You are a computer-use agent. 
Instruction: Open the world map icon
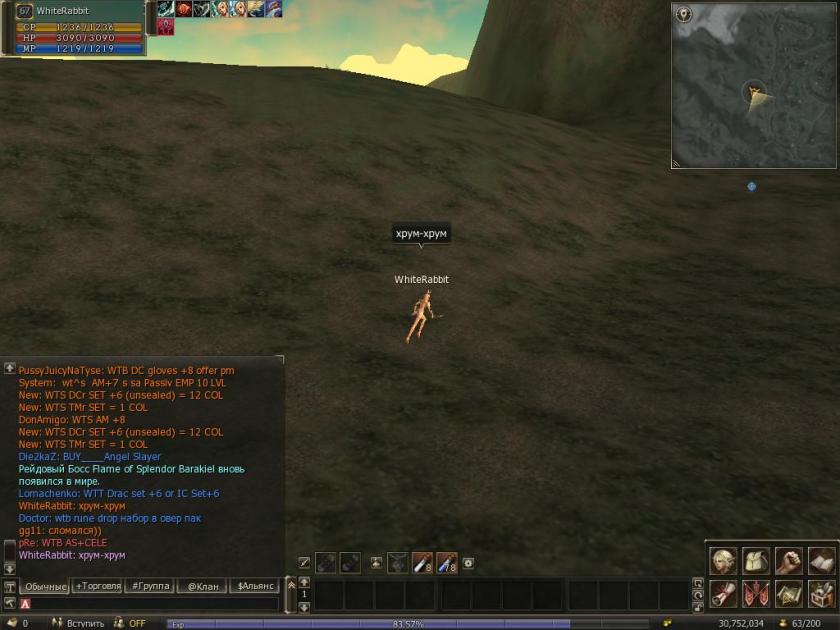point(788,594)
